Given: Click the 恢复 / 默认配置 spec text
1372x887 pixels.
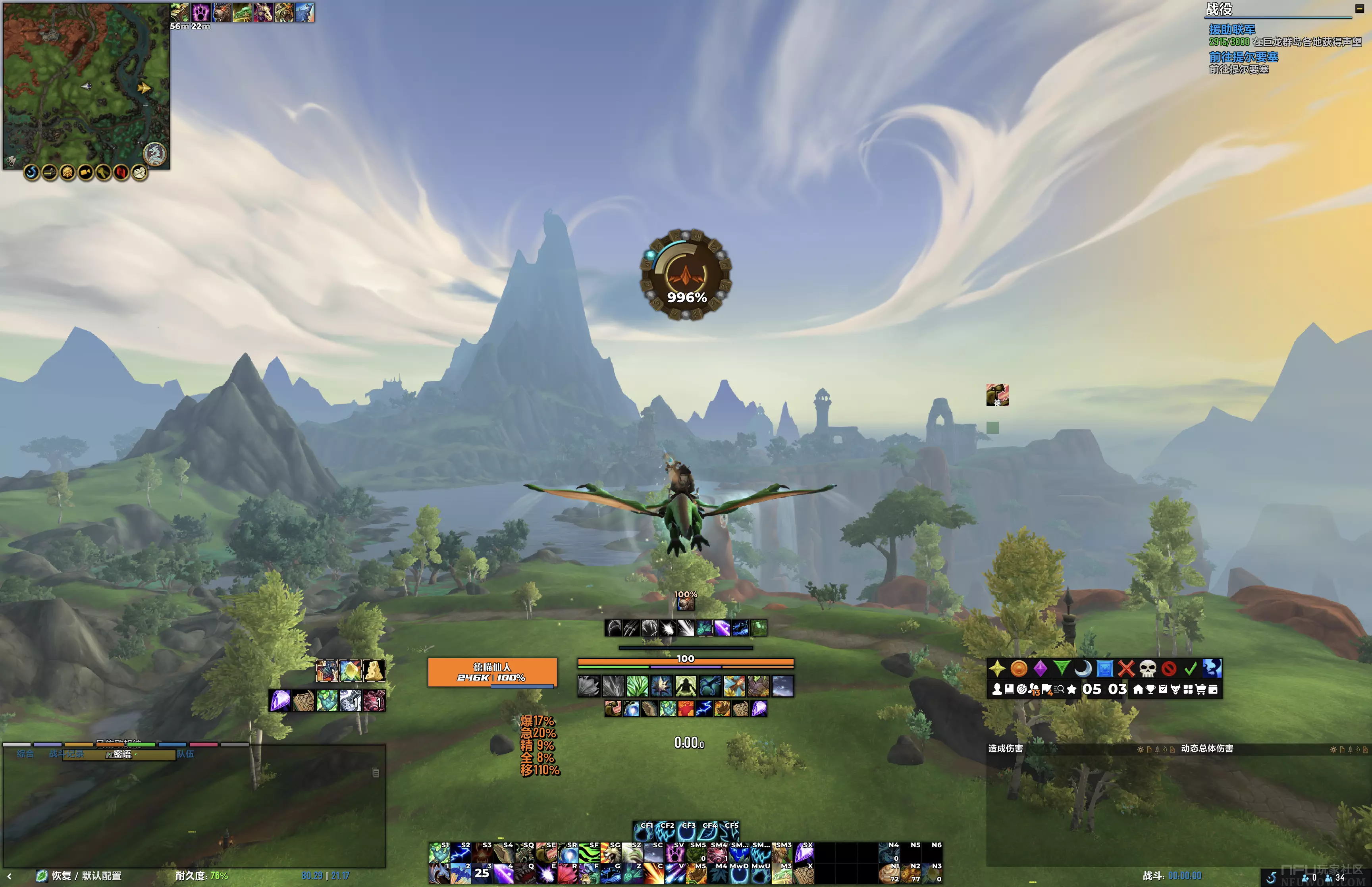Looking at the screenshot, I should point(87,875).
